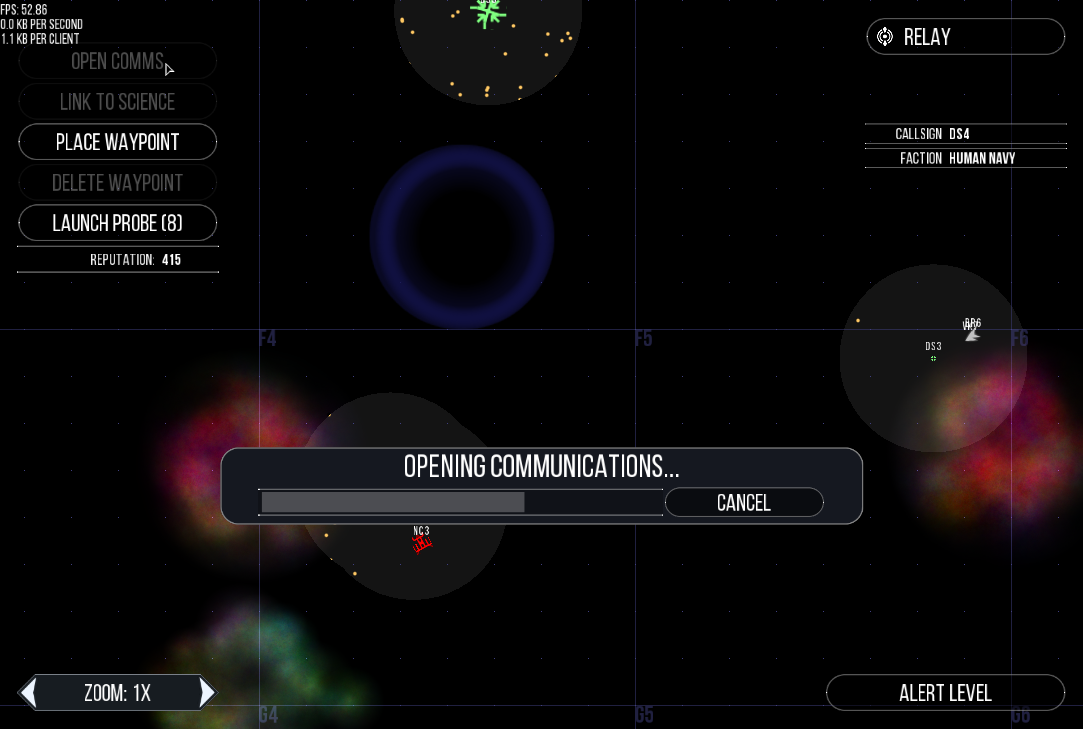Decrease zoom with the left arrow
Viewport: 1083px width, 729px height.
point(30,692)
